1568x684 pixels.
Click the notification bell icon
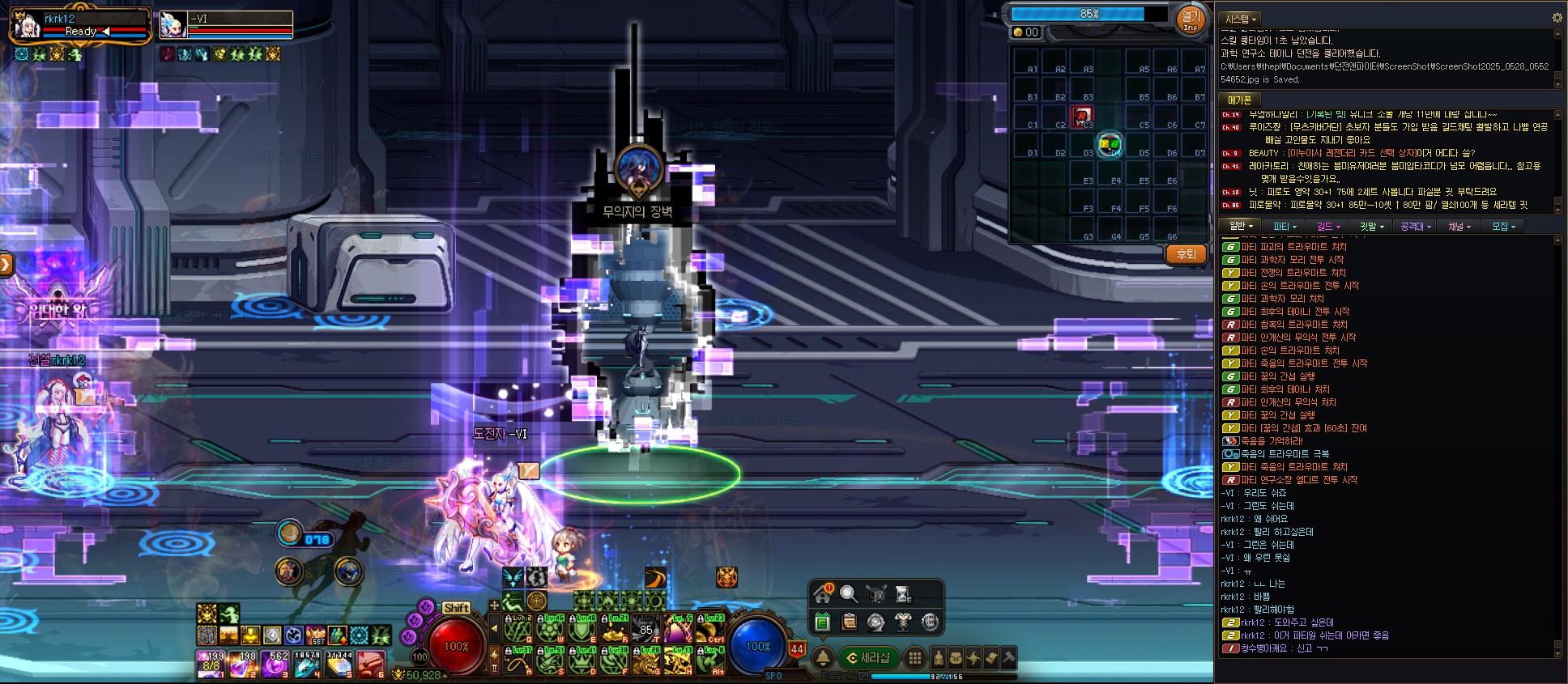823,658
